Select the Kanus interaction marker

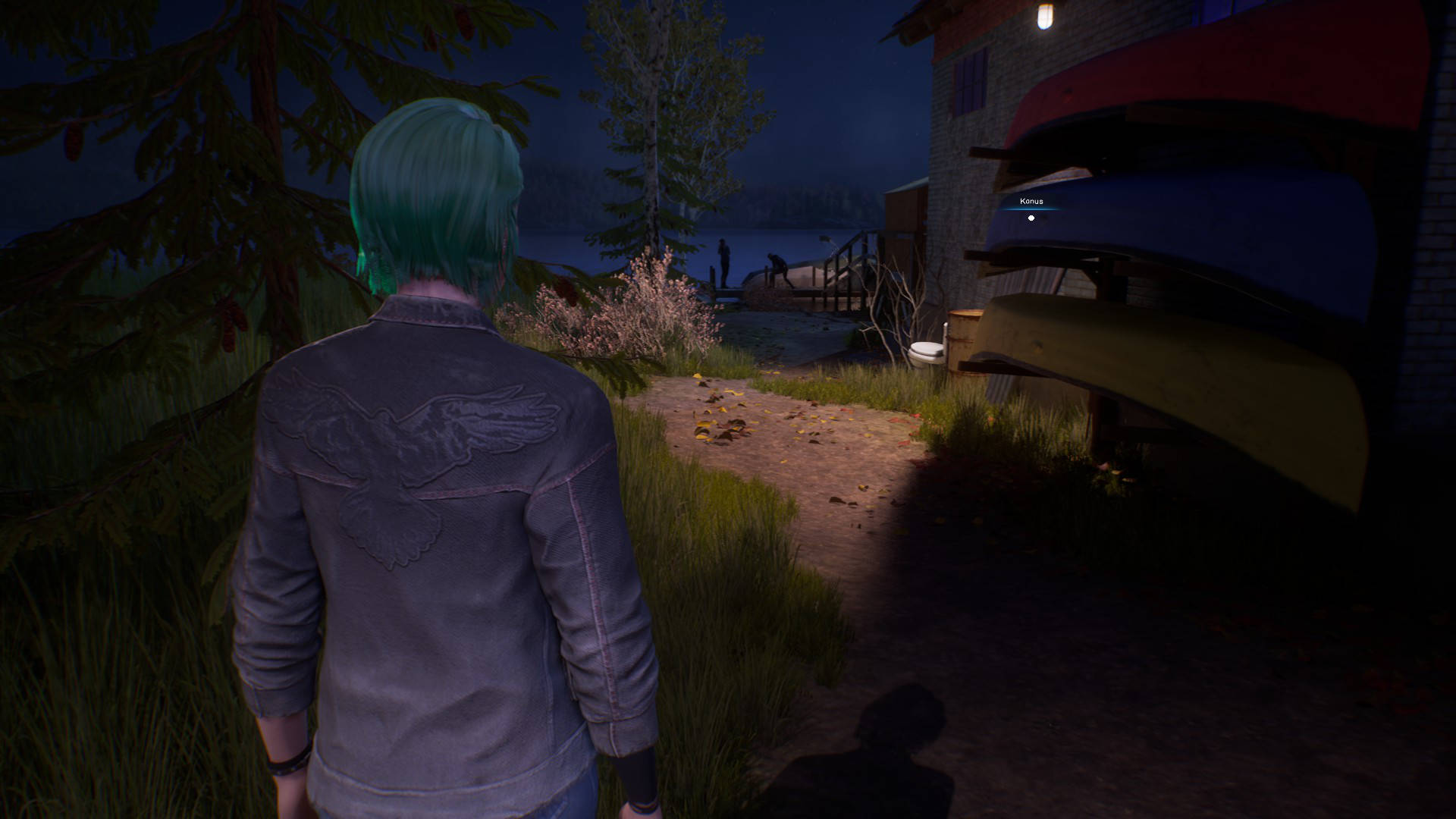1031,218
